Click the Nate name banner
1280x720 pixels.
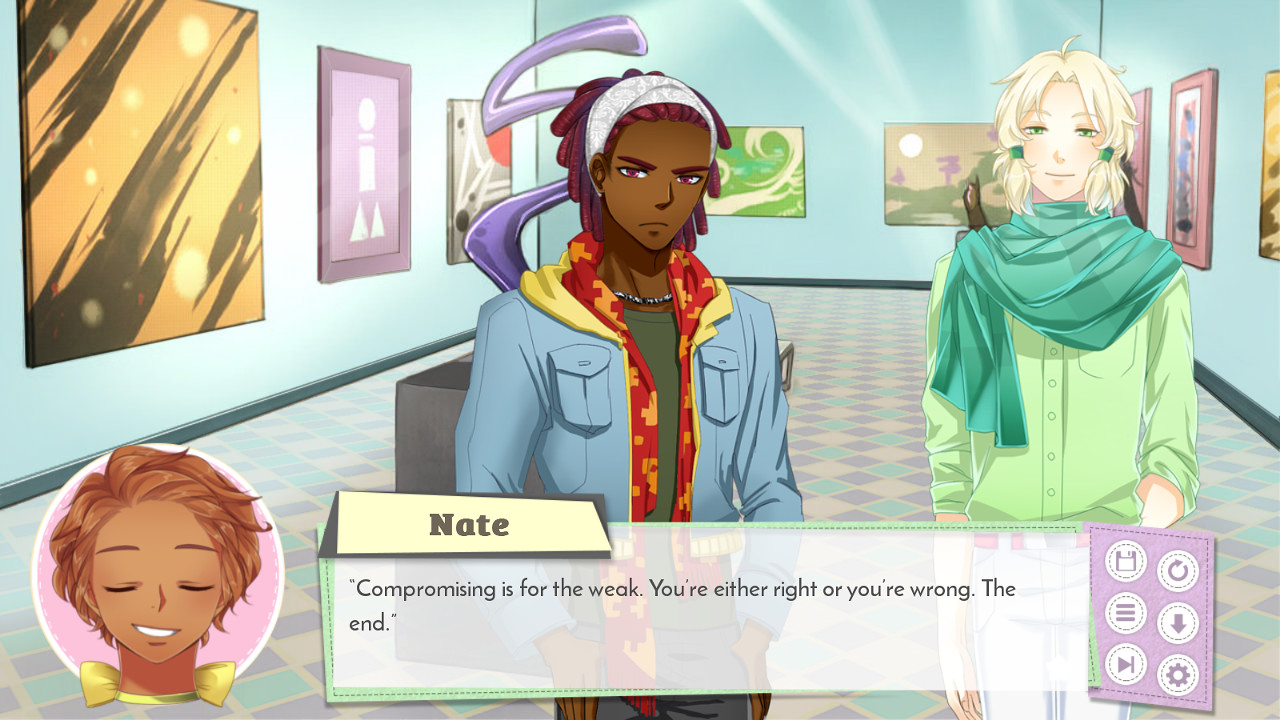tap(468, 523)
